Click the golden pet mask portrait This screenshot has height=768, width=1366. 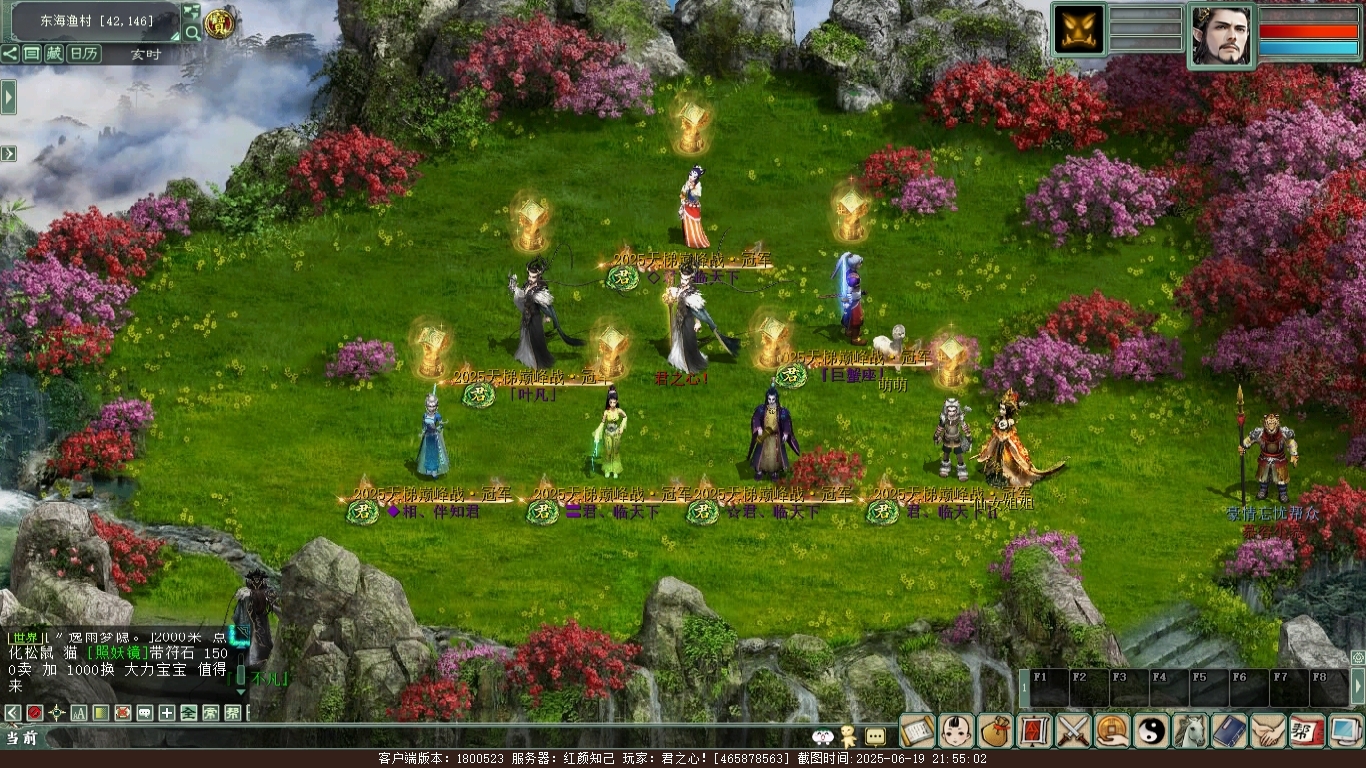(x=1079, y=30)
